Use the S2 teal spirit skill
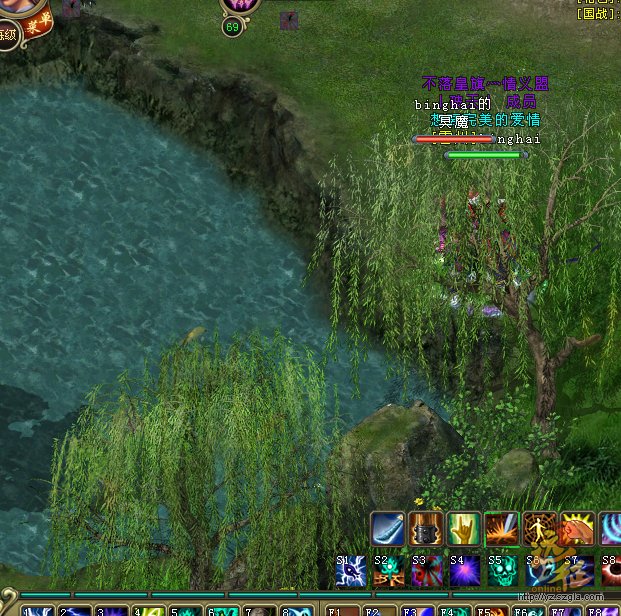This screenshot has width=621, height=616. point(389,572)
